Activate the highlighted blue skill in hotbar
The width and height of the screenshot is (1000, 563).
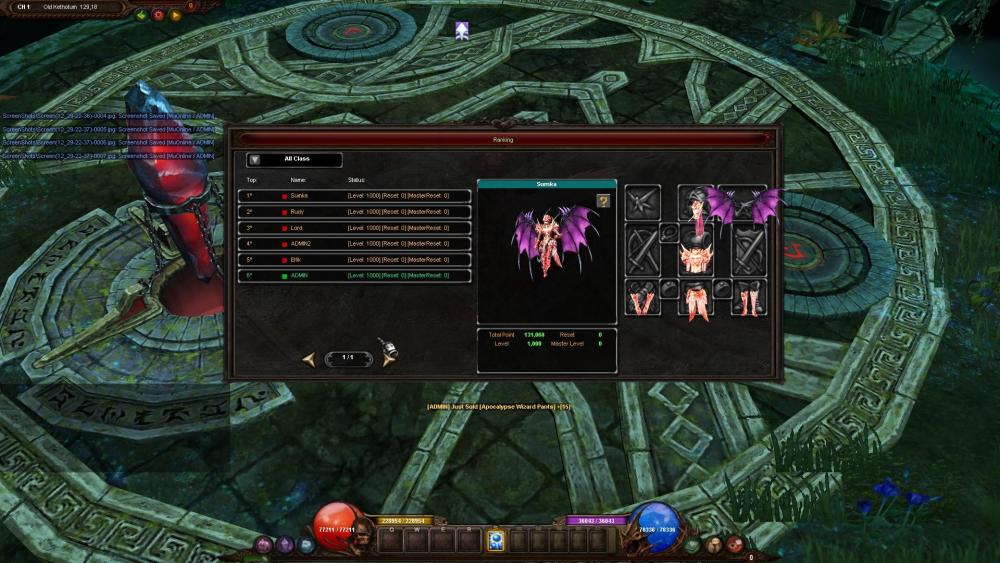click(495, 540)
